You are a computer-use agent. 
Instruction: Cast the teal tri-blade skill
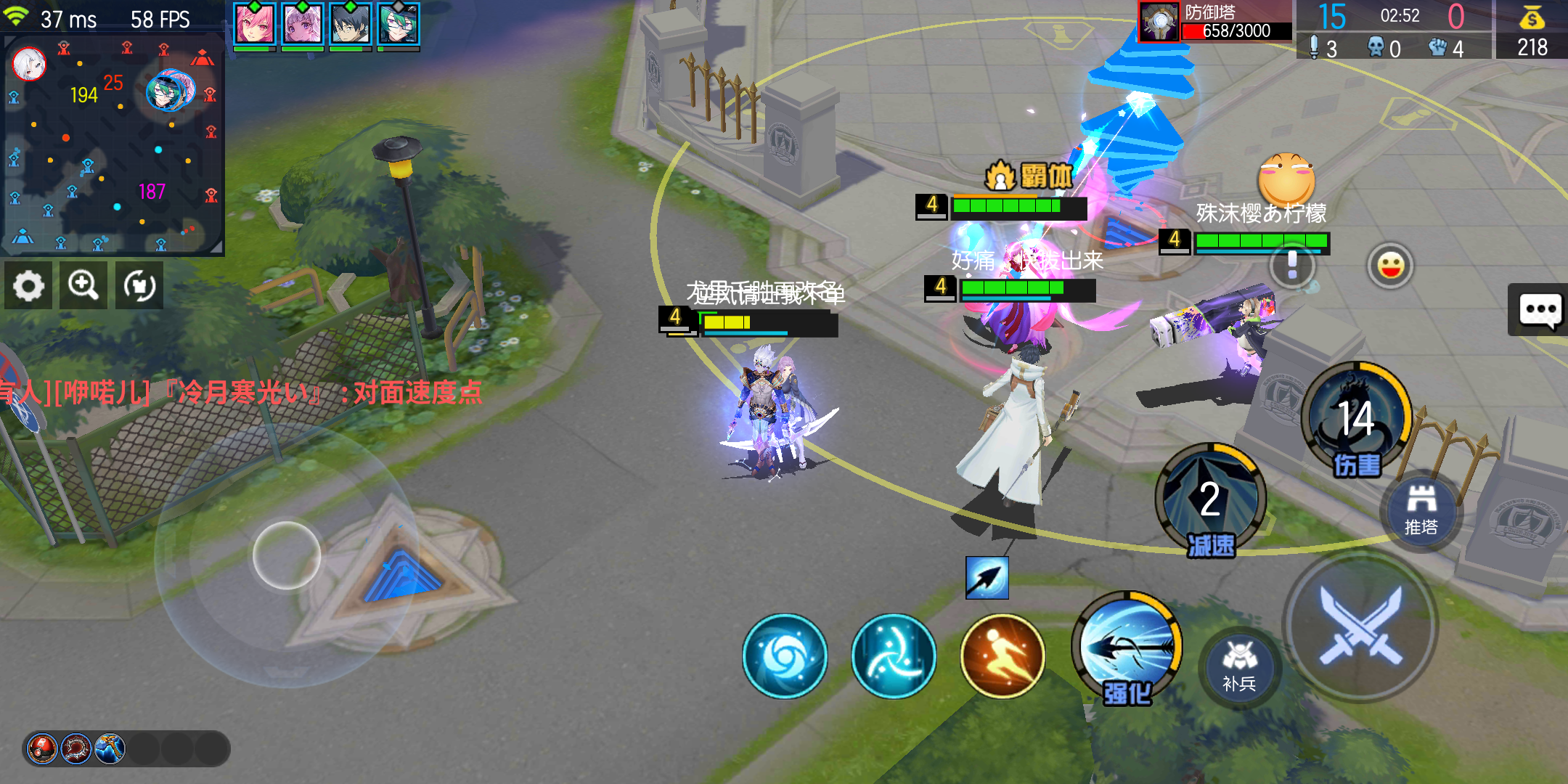[894, 656]
